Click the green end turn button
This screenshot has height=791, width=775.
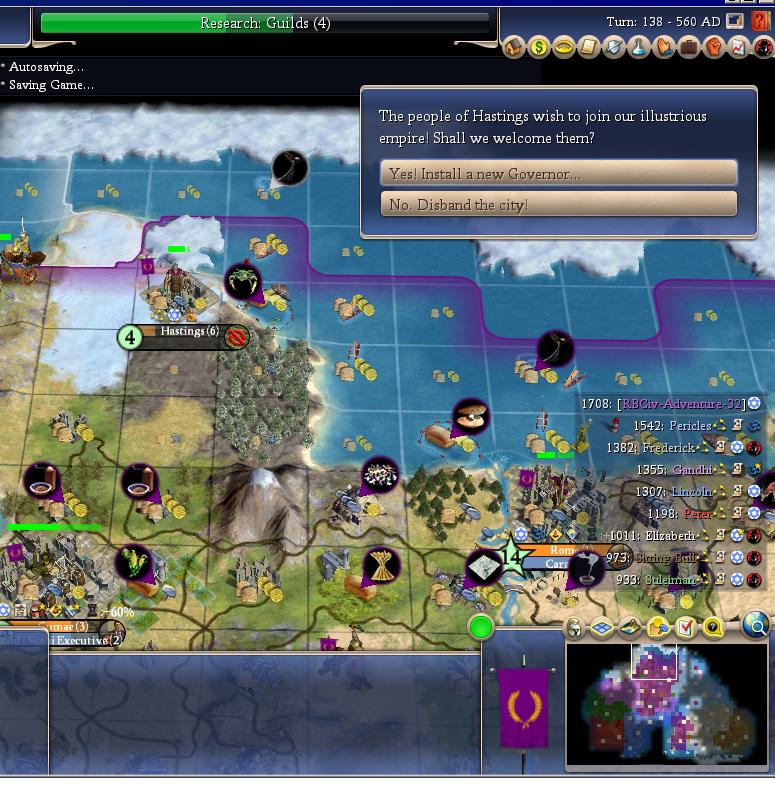coord(481,627)
